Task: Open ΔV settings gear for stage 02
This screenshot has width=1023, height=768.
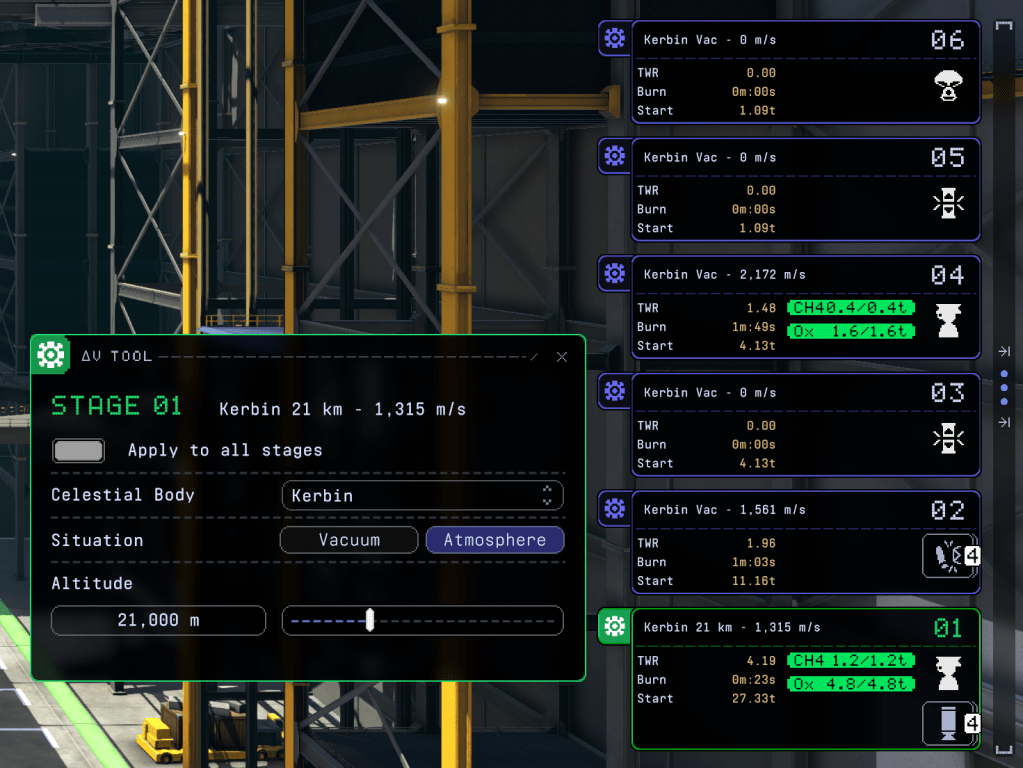Action: 614,509
